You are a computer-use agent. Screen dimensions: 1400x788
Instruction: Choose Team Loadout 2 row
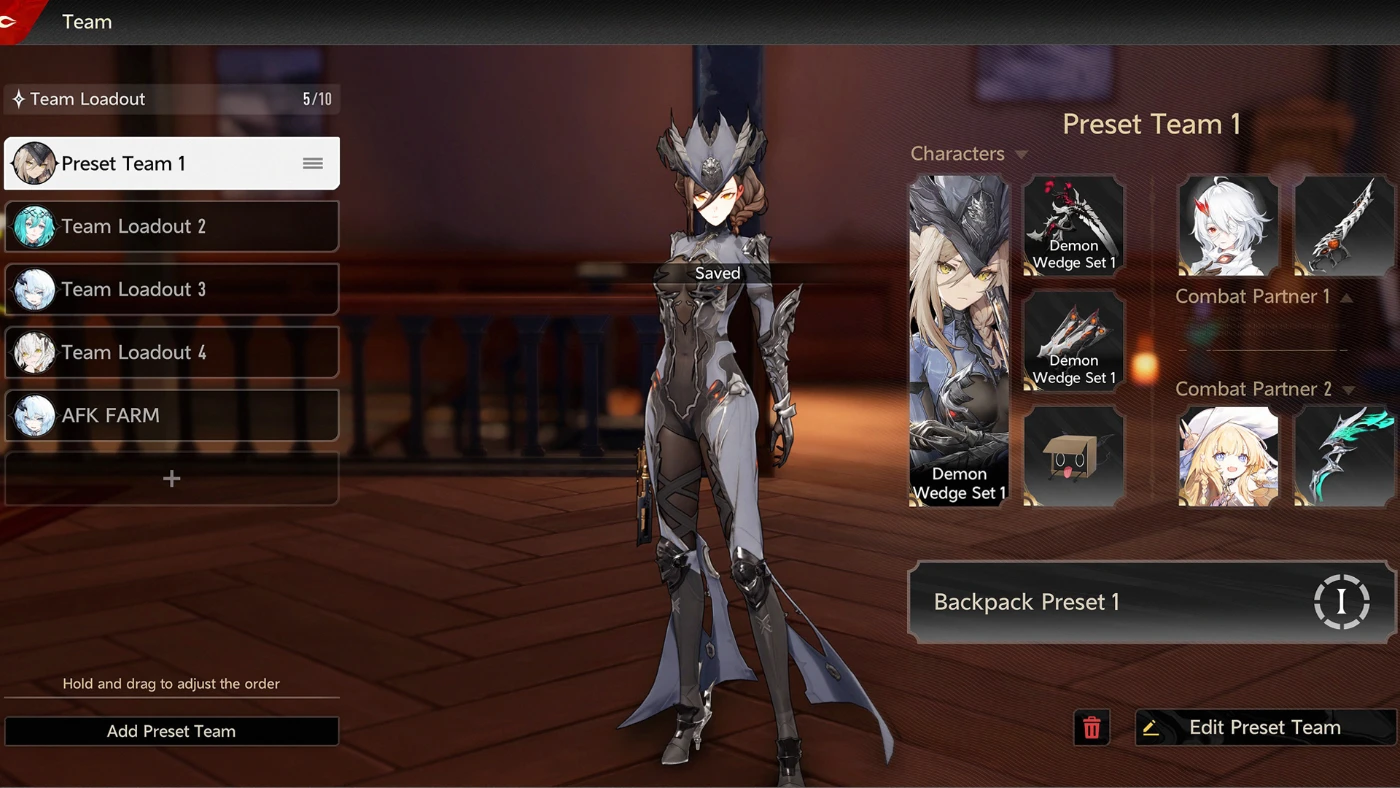pos(172,227)
